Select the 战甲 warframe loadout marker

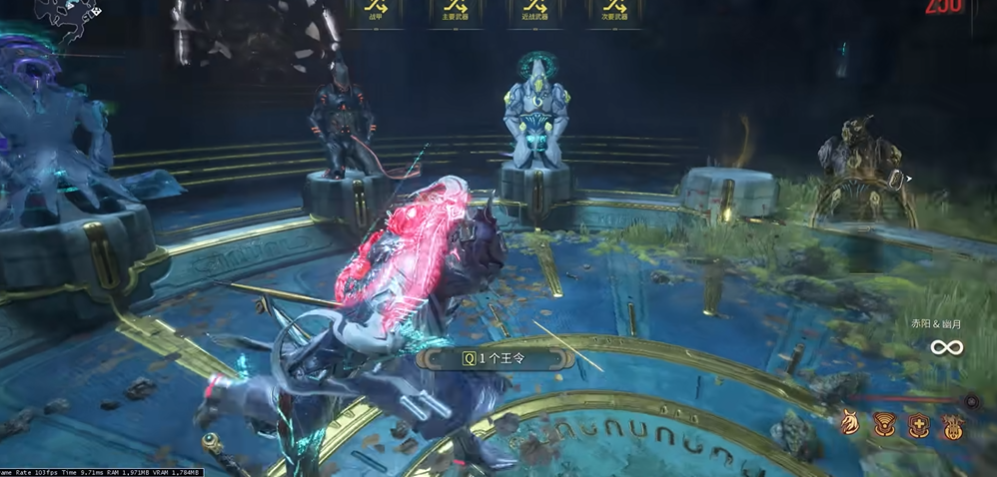(x=377, y=11)
